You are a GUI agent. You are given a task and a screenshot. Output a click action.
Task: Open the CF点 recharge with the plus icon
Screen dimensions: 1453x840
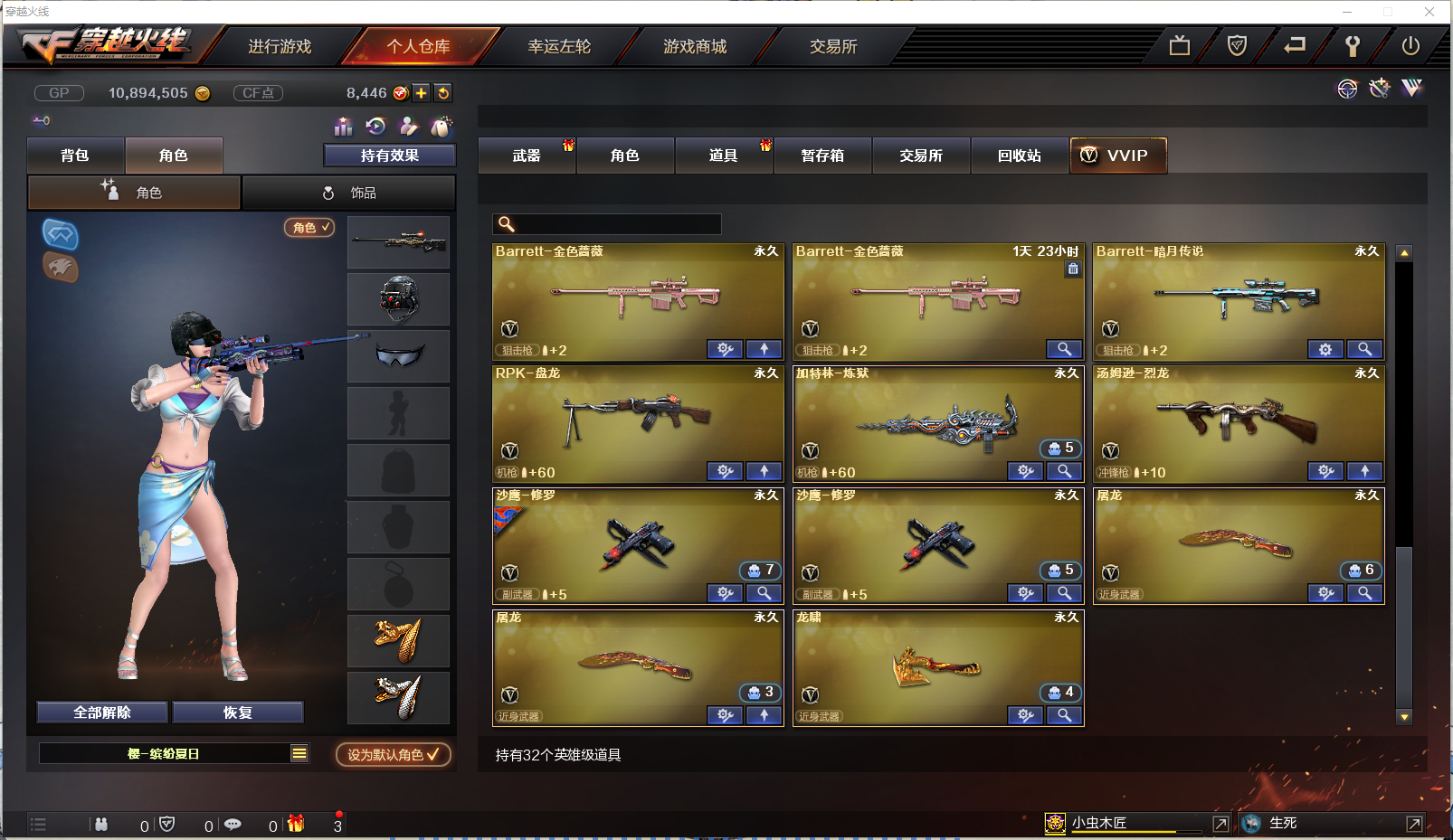422,92
